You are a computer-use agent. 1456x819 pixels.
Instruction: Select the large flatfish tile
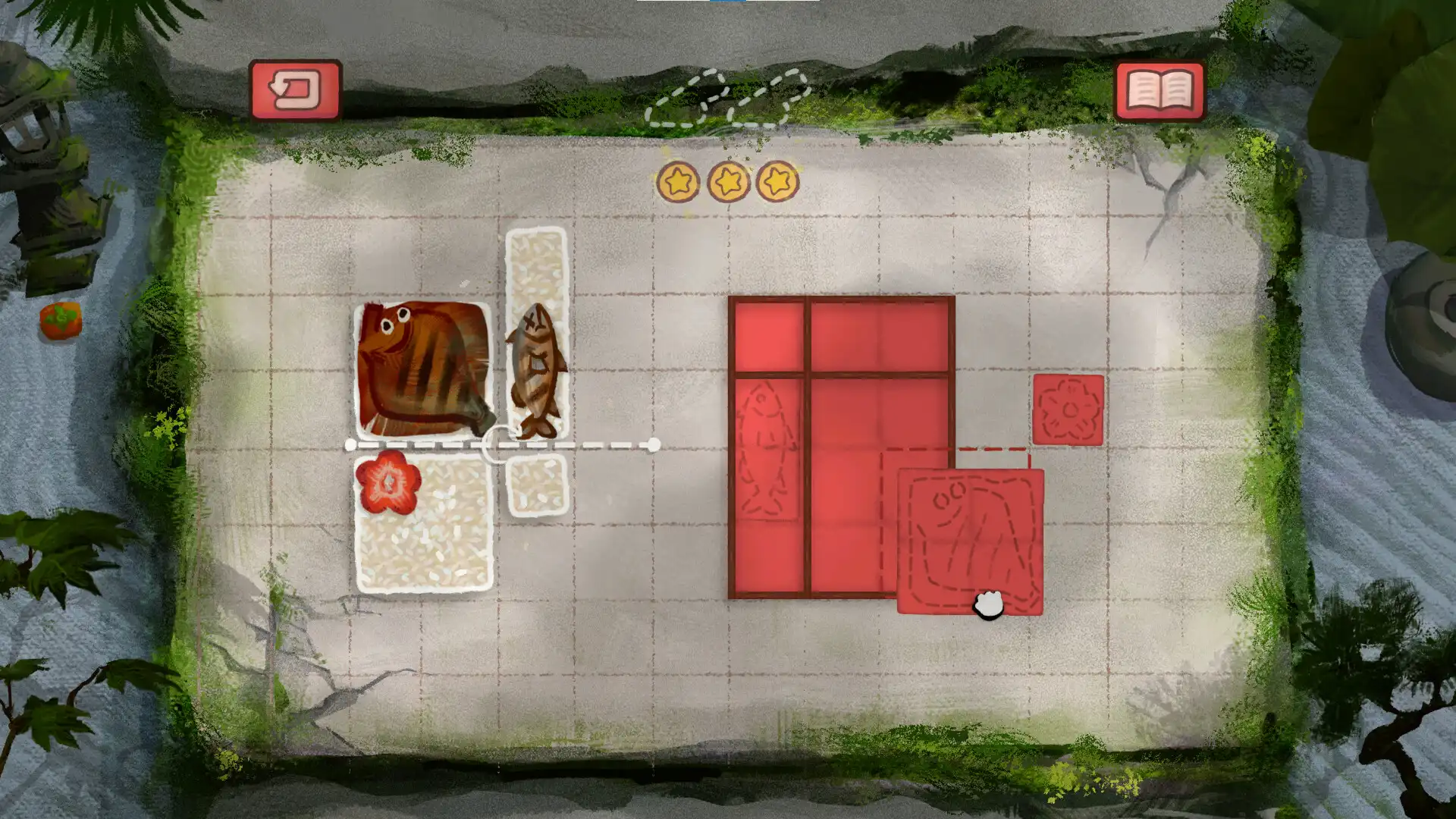click(425, 372)
